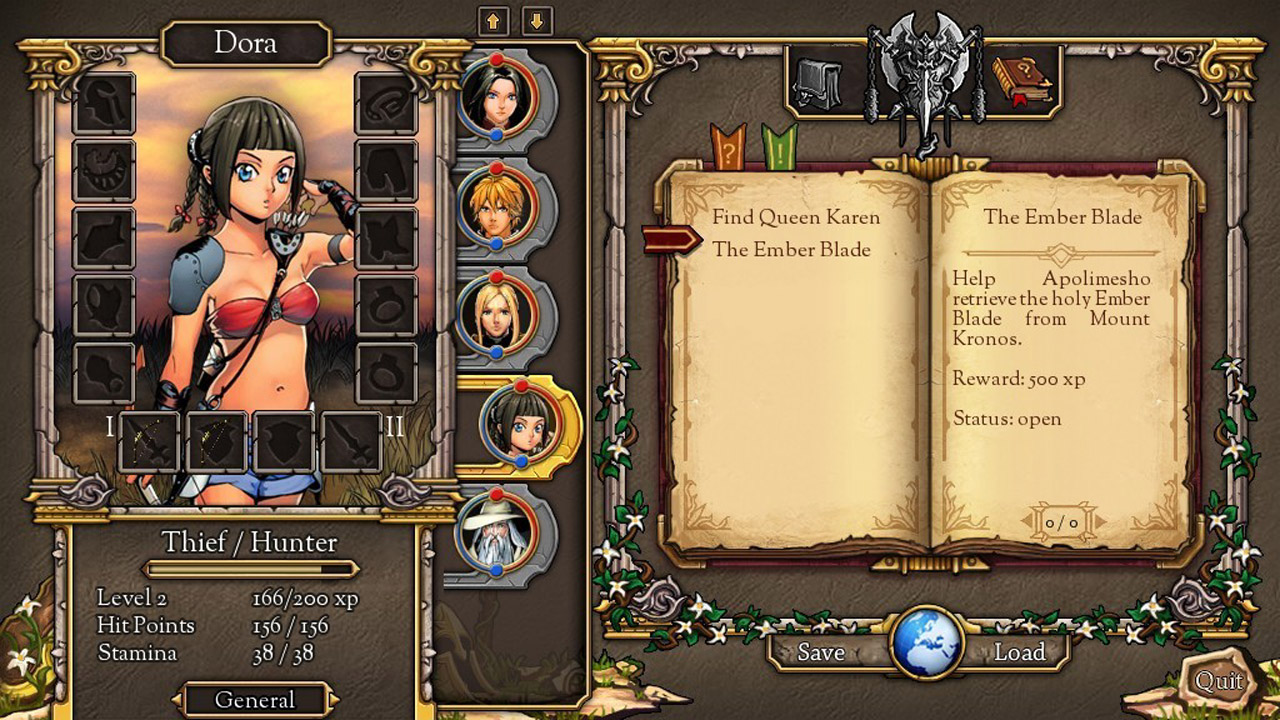Screen dimensions: 1280x720
Task: Move party member down with arrow
Action: click(x=537, y=20)
